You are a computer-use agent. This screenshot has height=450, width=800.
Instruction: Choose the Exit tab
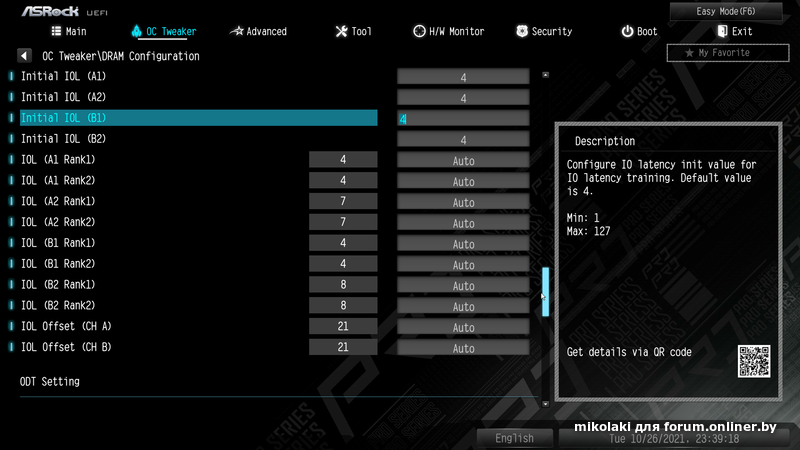click(733, 31)
